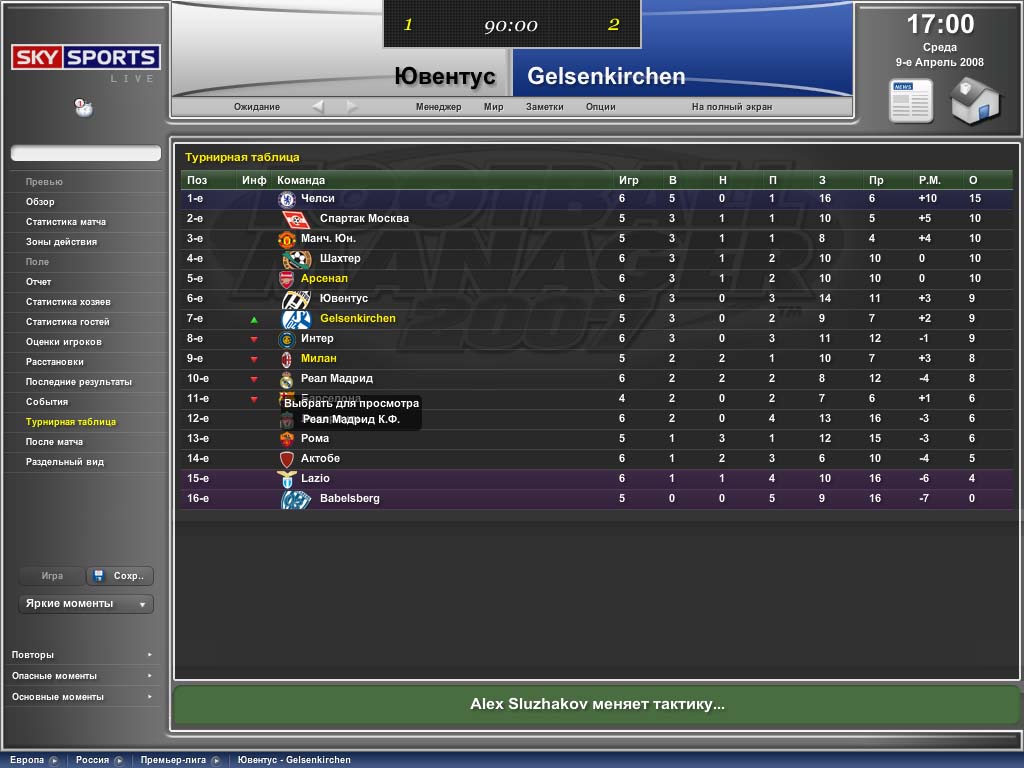The width and height of the screenshot is (1024, 768).
Task: Open the Обзор match overview
Action: click(x=41, y=202)
